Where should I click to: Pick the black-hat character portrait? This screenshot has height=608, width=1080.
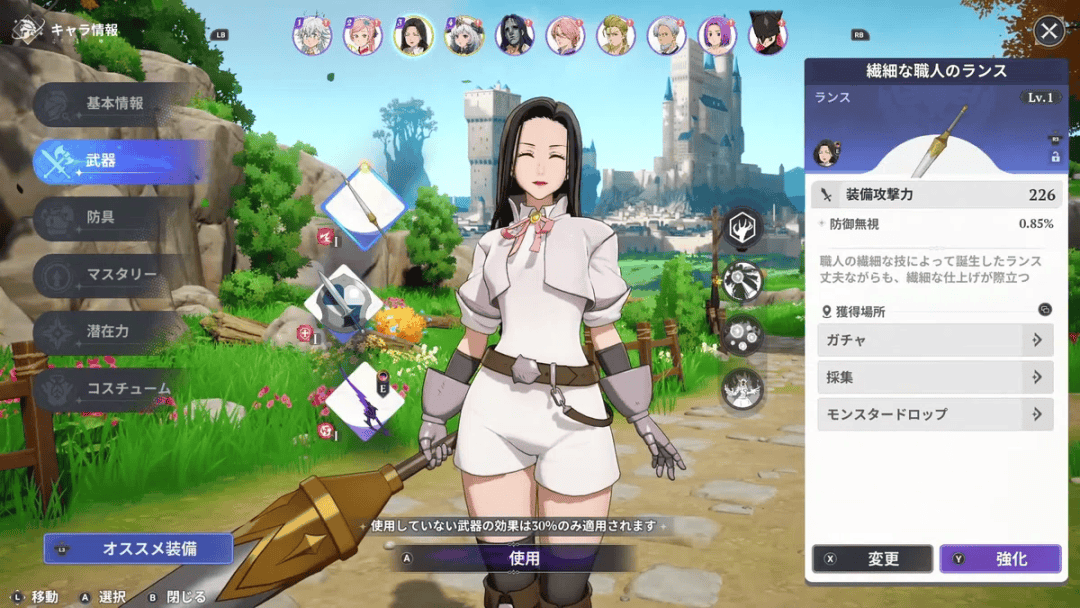tap(768, 34)
